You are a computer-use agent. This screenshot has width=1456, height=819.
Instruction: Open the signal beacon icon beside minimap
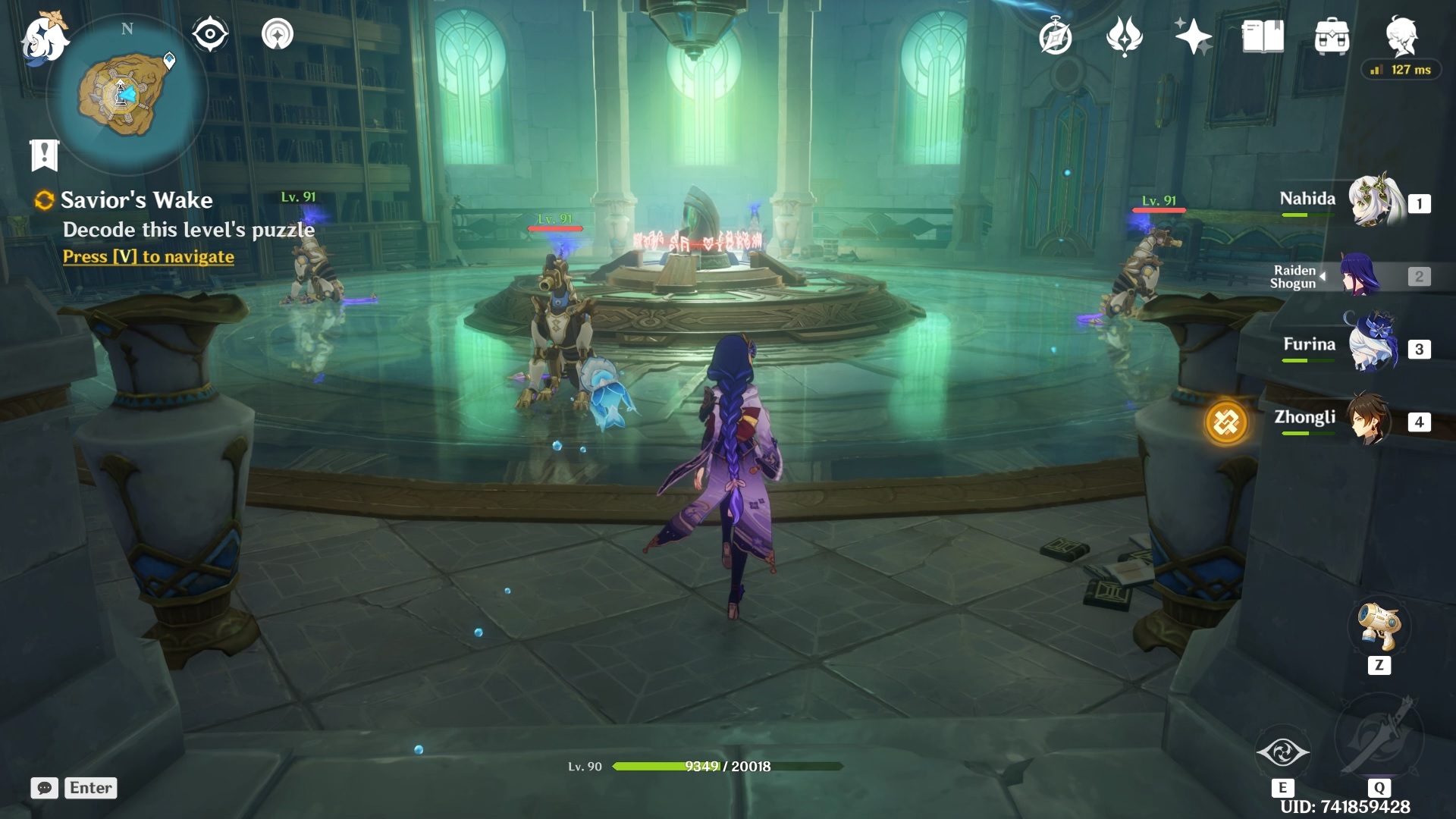click(x=277, y=34)
